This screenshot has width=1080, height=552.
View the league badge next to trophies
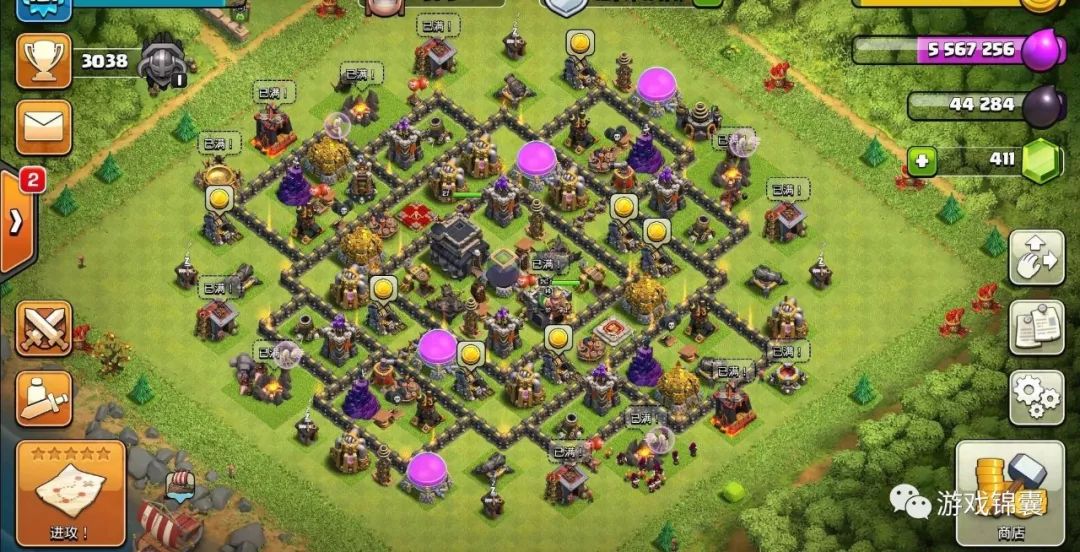click(161, 60)
